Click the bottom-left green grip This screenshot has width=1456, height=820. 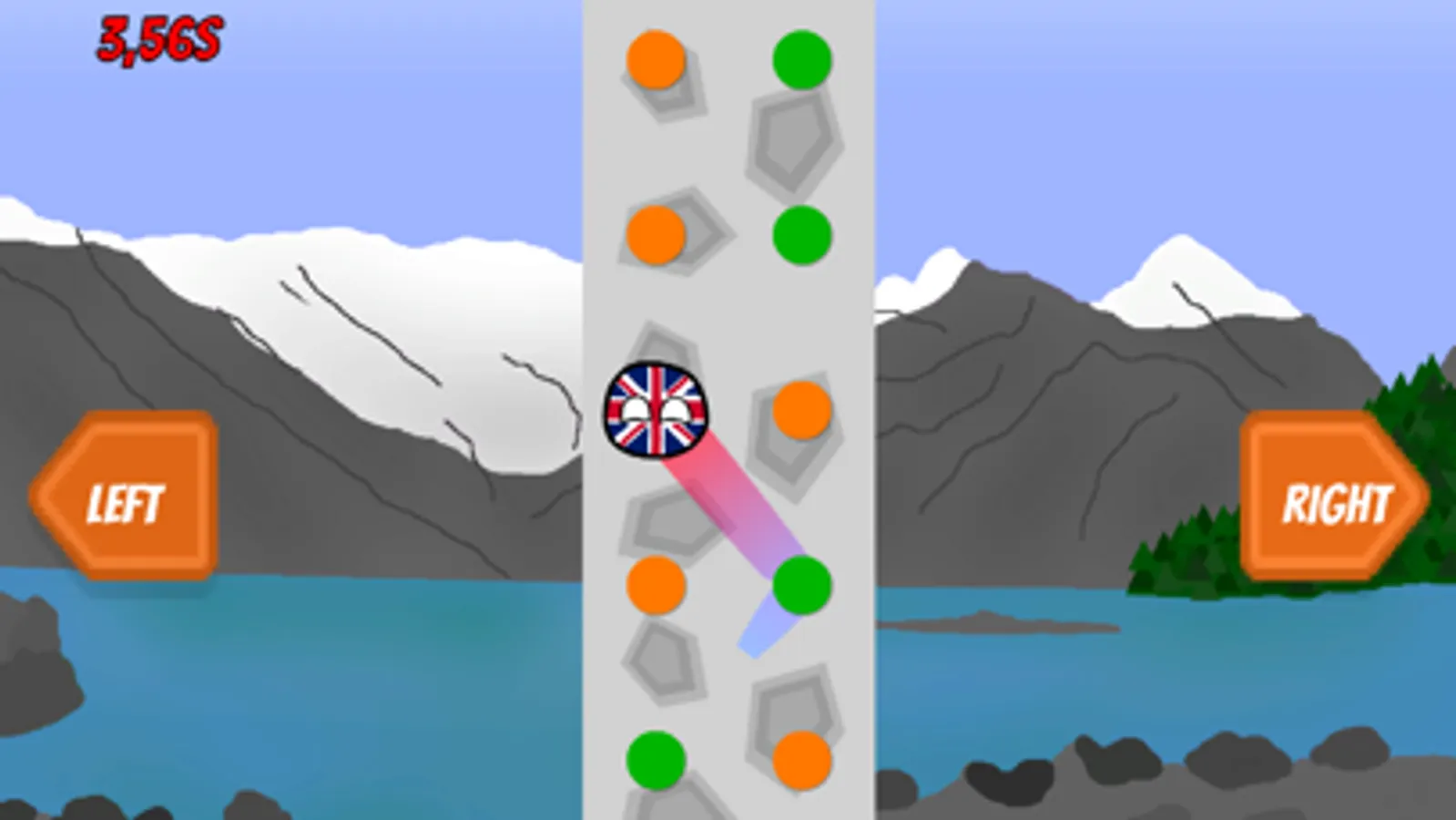click(657, 758)
